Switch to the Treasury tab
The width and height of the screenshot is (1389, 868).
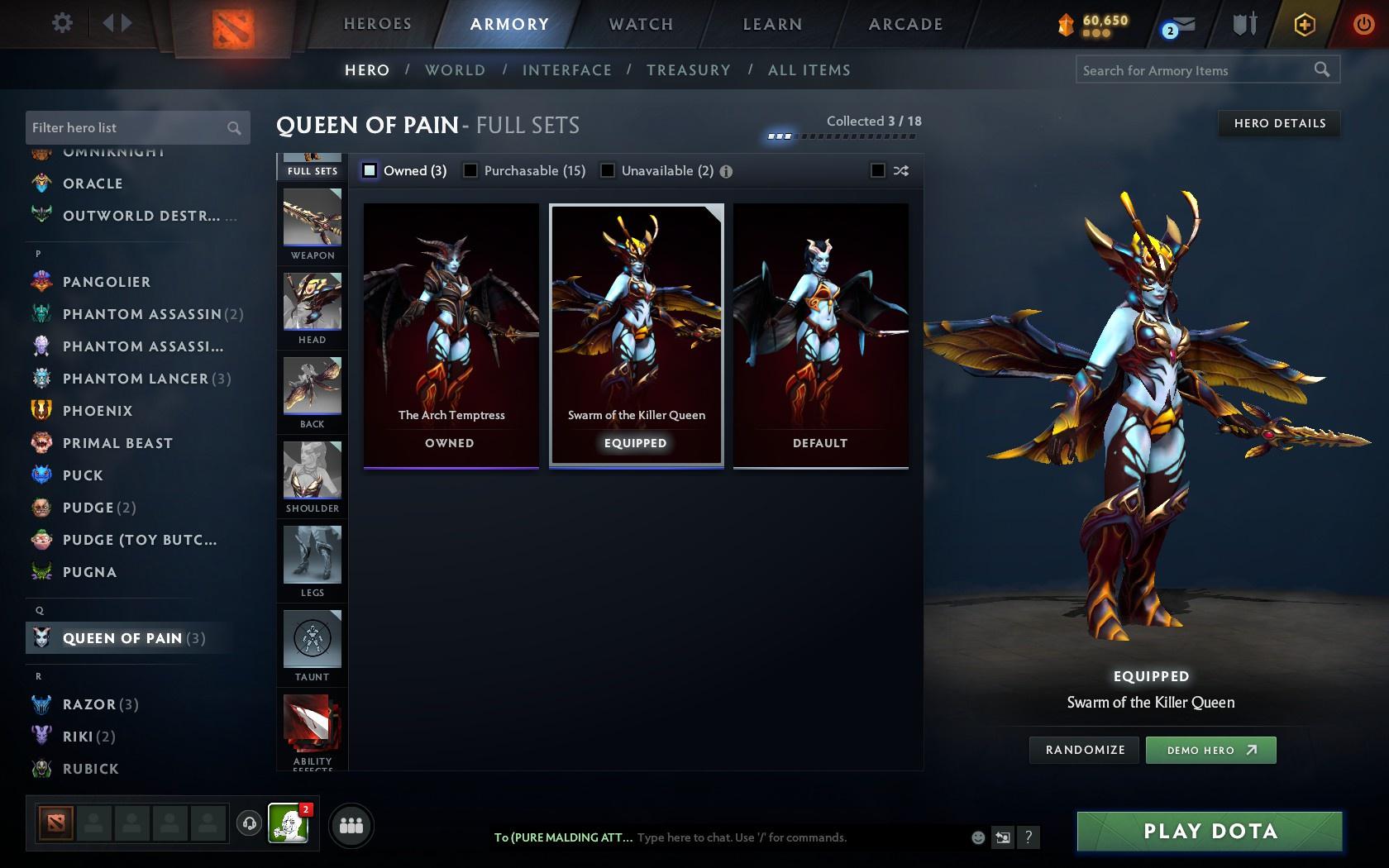(689, 70)
